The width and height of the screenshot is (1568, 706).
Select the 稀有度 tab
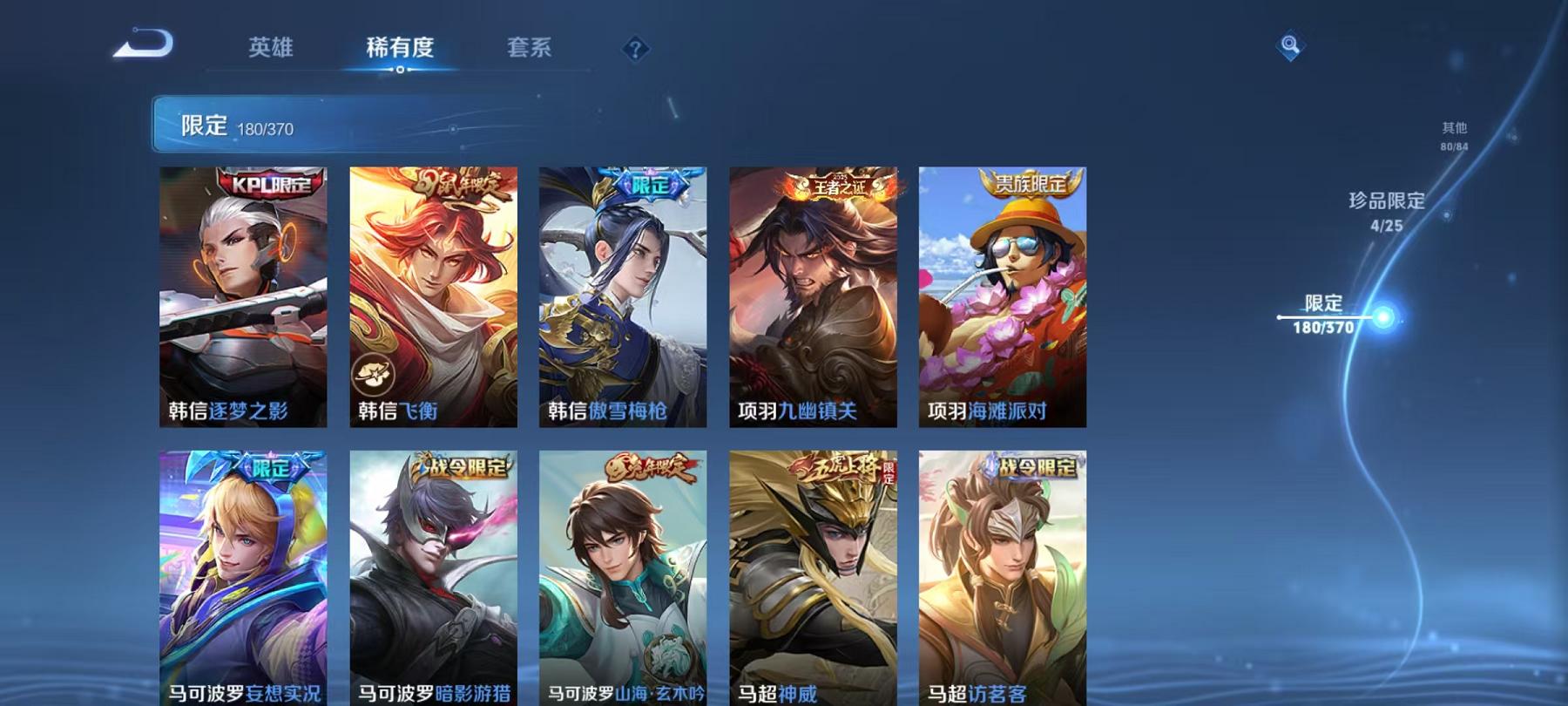[400, 50]
